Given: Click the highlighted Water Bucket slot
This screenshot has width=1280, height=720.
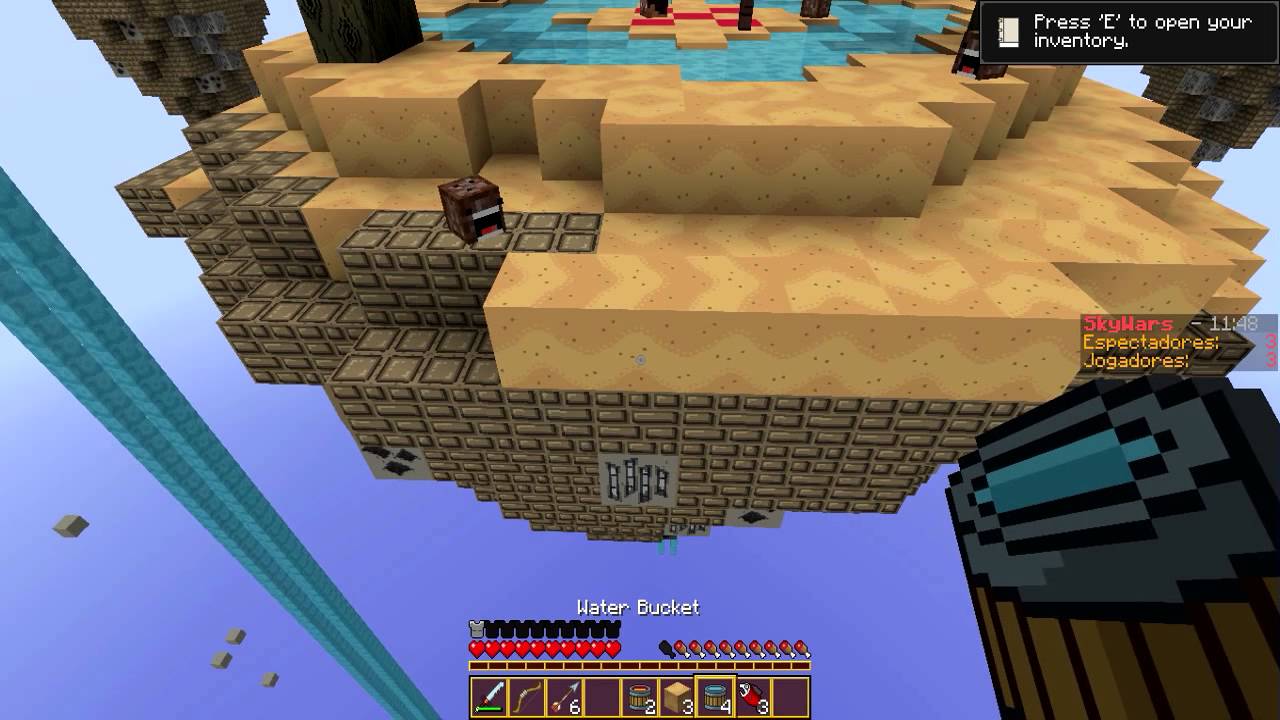Looking at the screenshot, I should point(716,696).
